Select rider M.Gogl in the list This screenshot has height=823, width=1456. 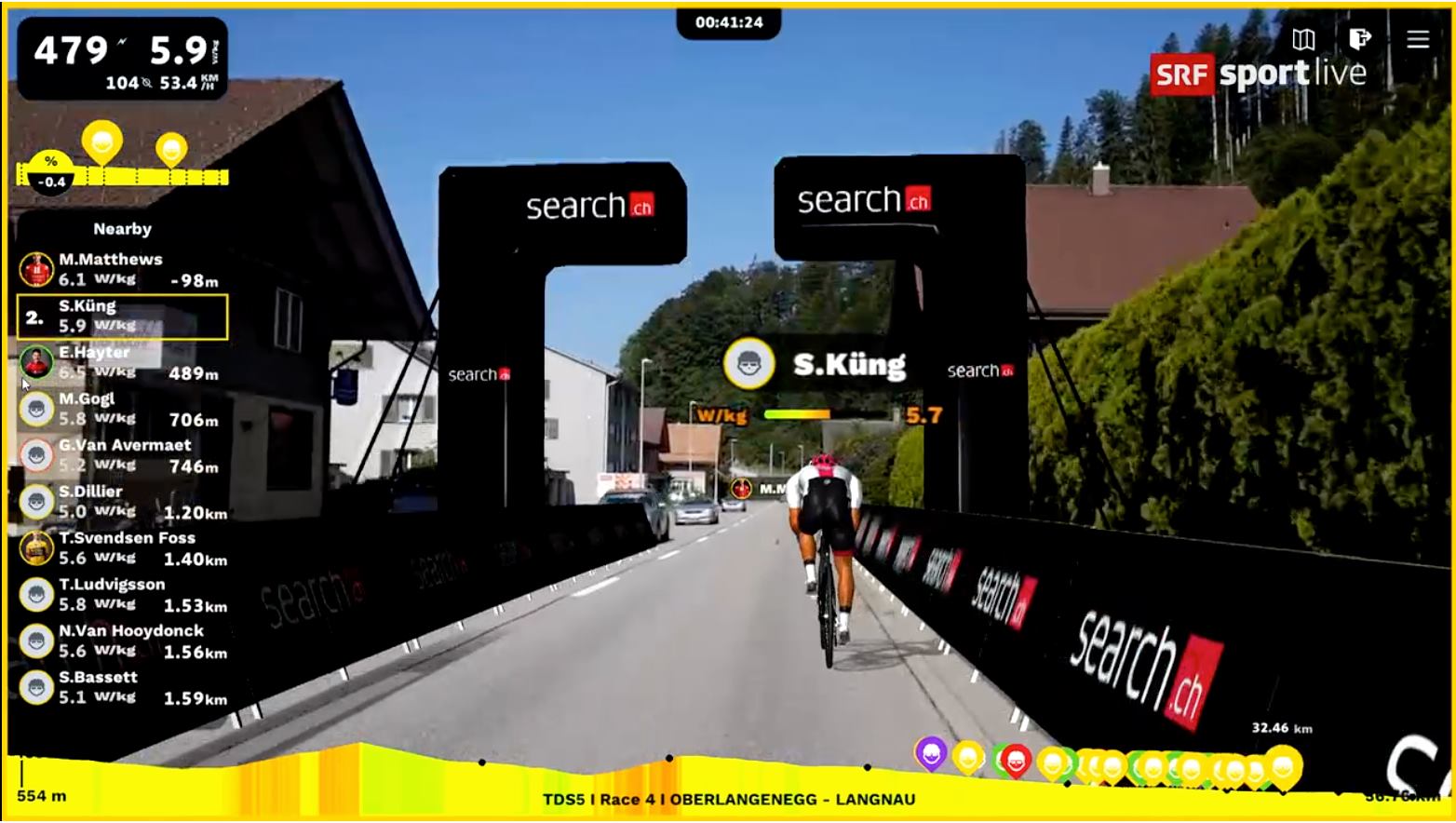[123, 410]
